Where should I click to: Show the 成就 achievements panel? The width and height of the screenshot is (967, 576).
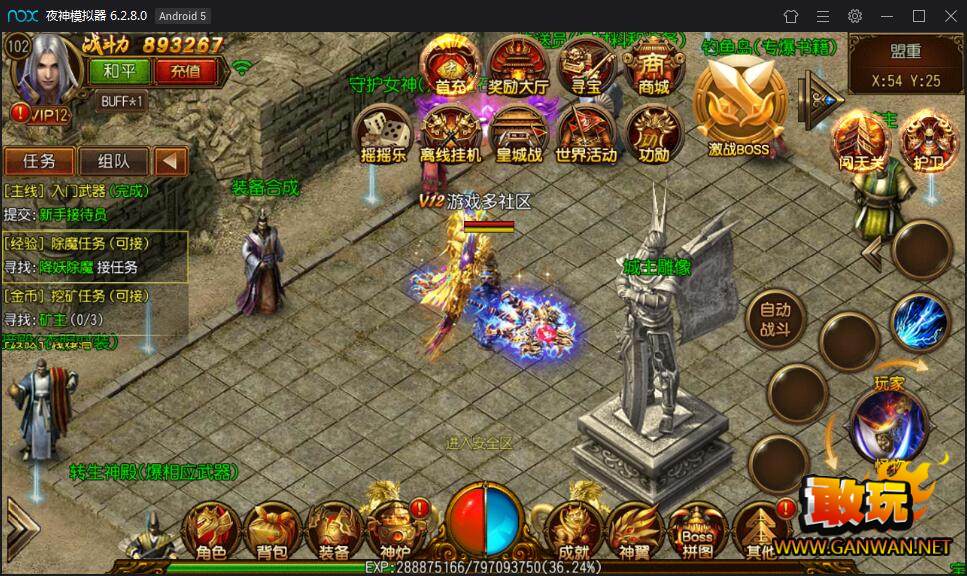click(571, 530)
